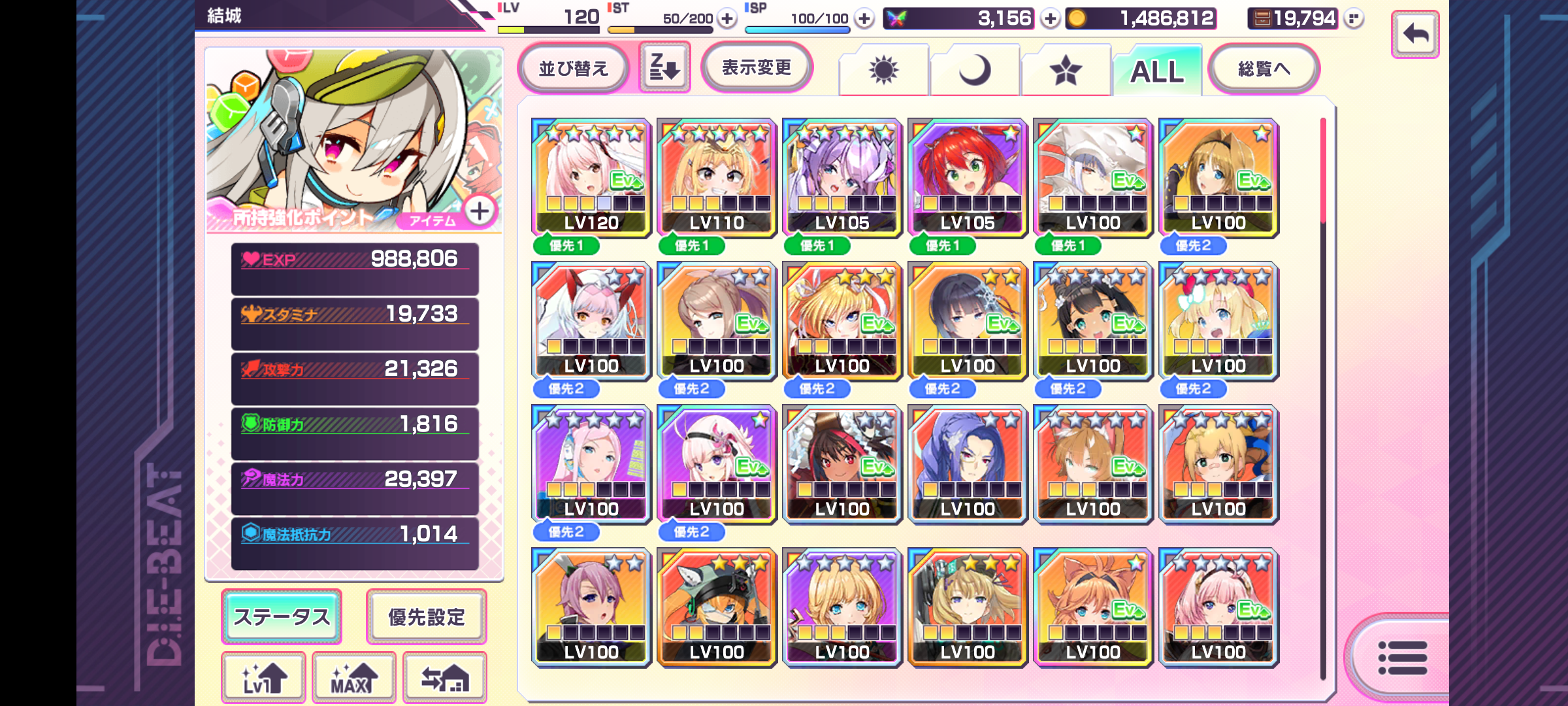Switch to the crescent moon tab
The image size is (1568, 706).
[x=975, y=70]
